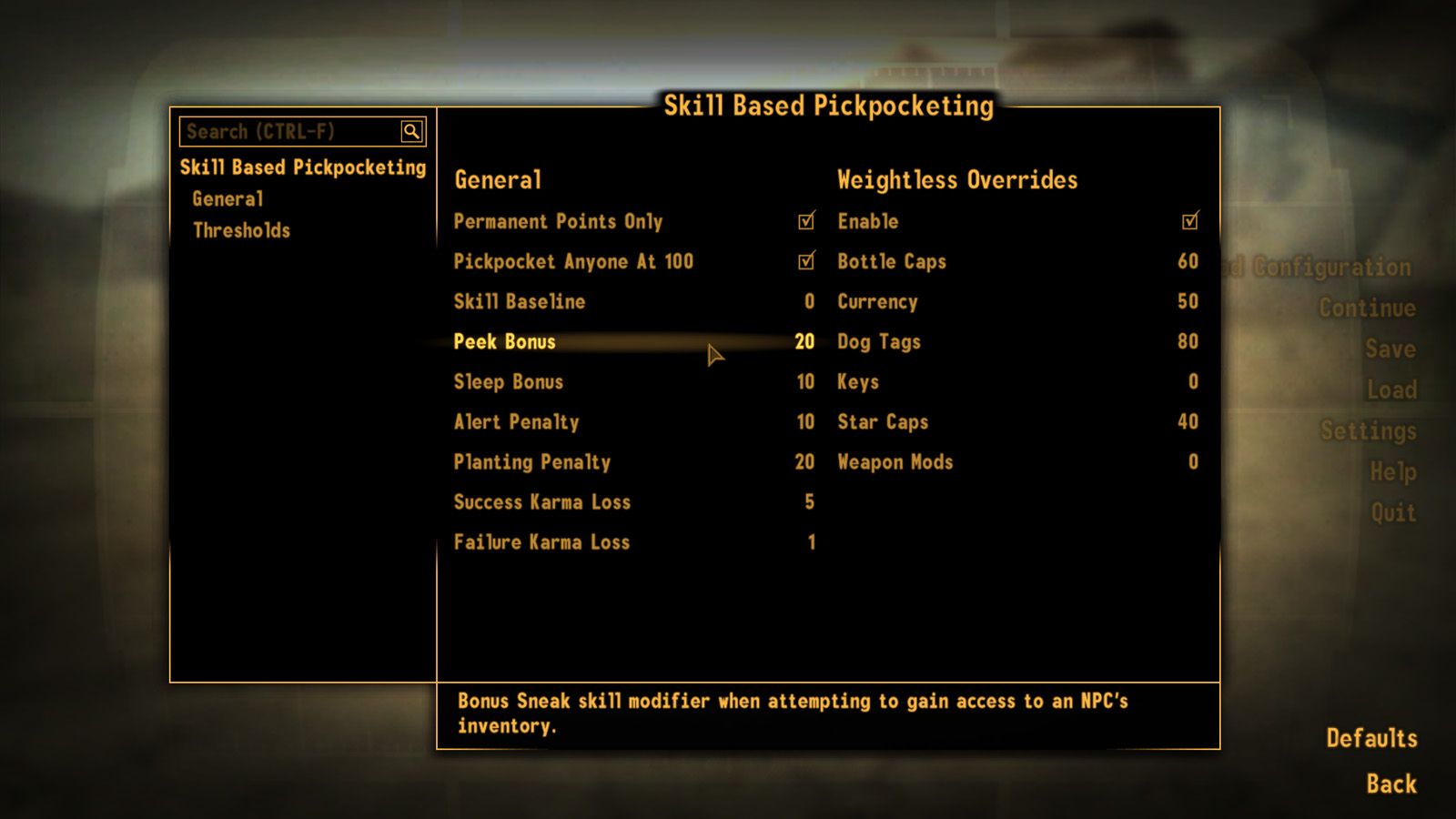1456x819 pixels.
Task: Disable Pickpocket Anyone At 100
Action: 804,261
